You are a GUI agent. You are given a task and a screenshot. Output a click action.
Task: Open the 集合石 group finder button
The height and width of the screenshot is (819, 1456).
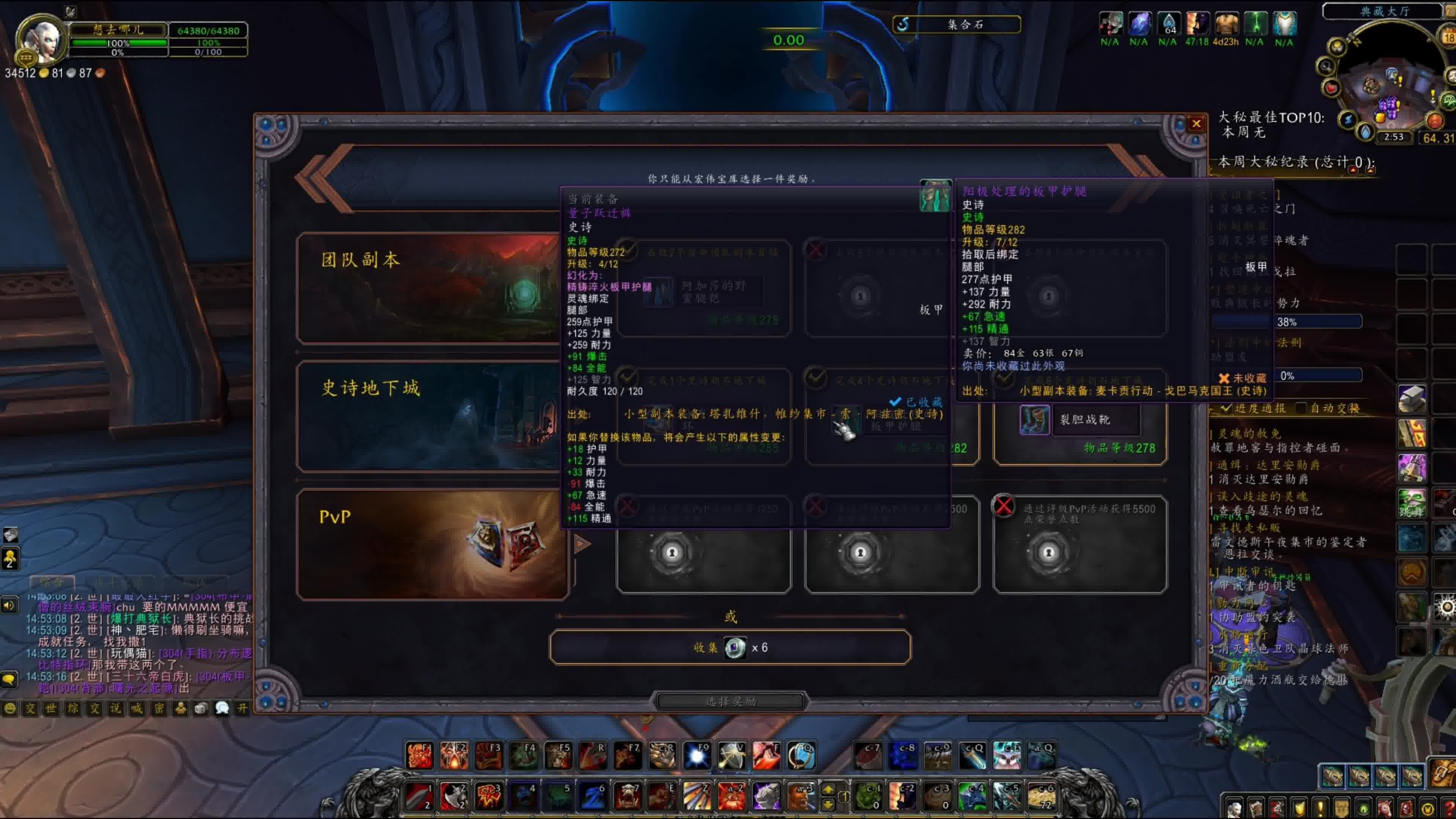956,24
